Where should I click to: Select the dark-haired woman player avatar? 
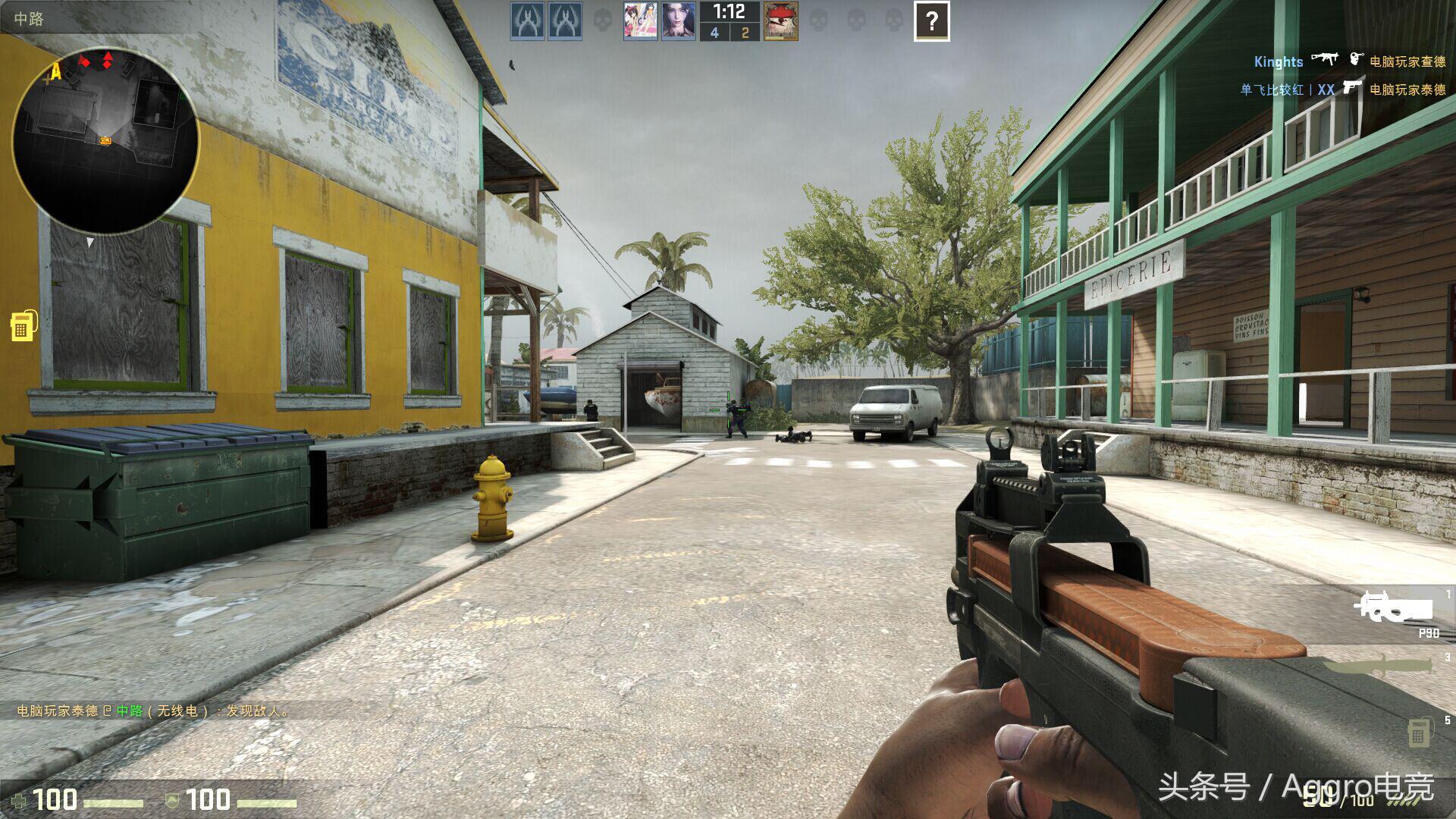click(x=678, y=21)
